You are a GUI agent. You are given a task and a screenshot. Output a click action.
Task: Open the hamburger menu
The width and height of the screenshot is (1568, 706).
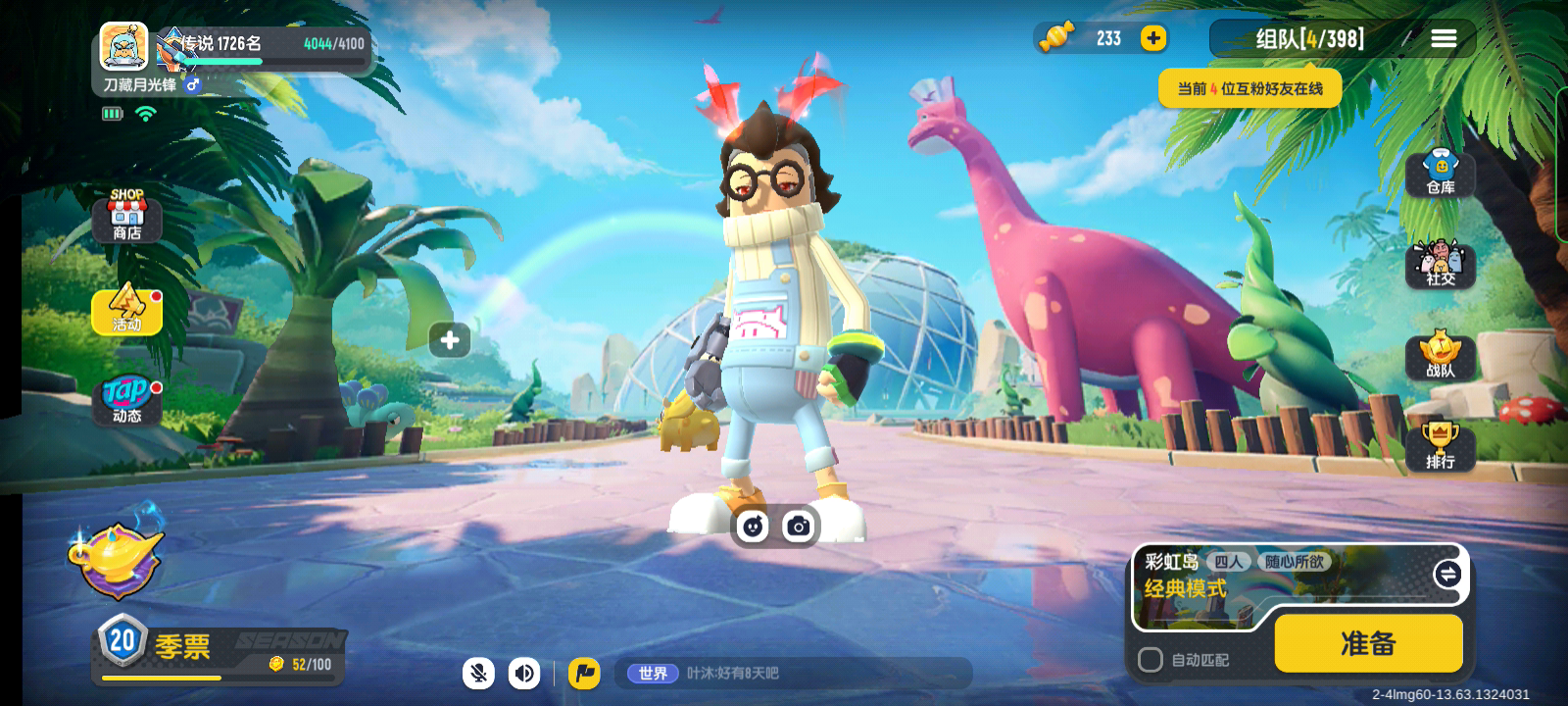[x=1444, y=38]
